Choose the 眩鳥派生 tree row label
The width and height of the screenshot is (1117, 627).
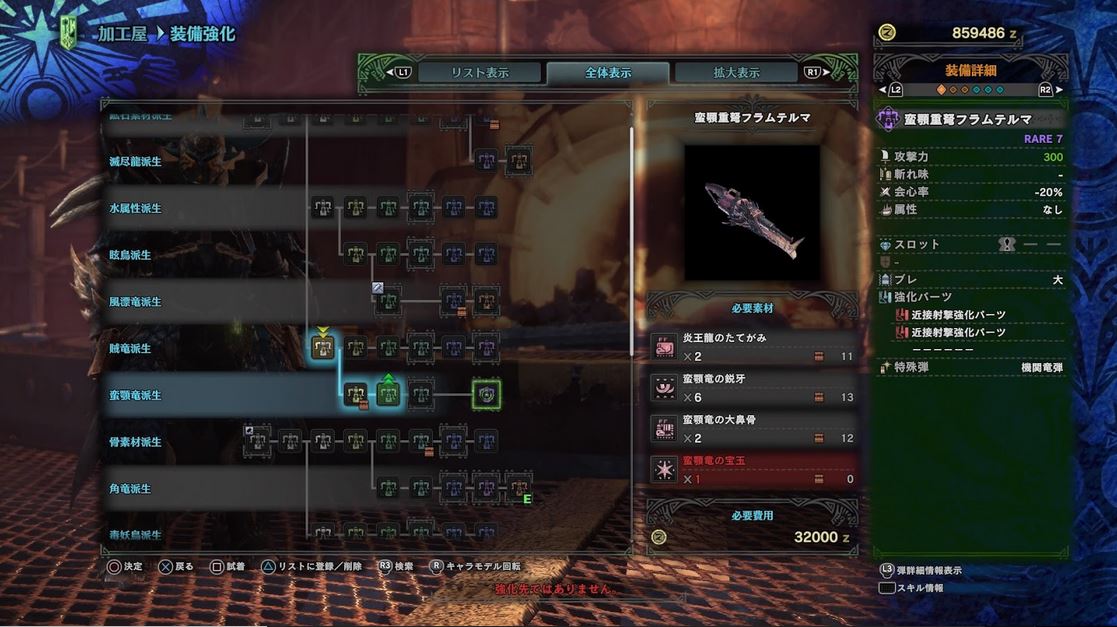(130, 255)
